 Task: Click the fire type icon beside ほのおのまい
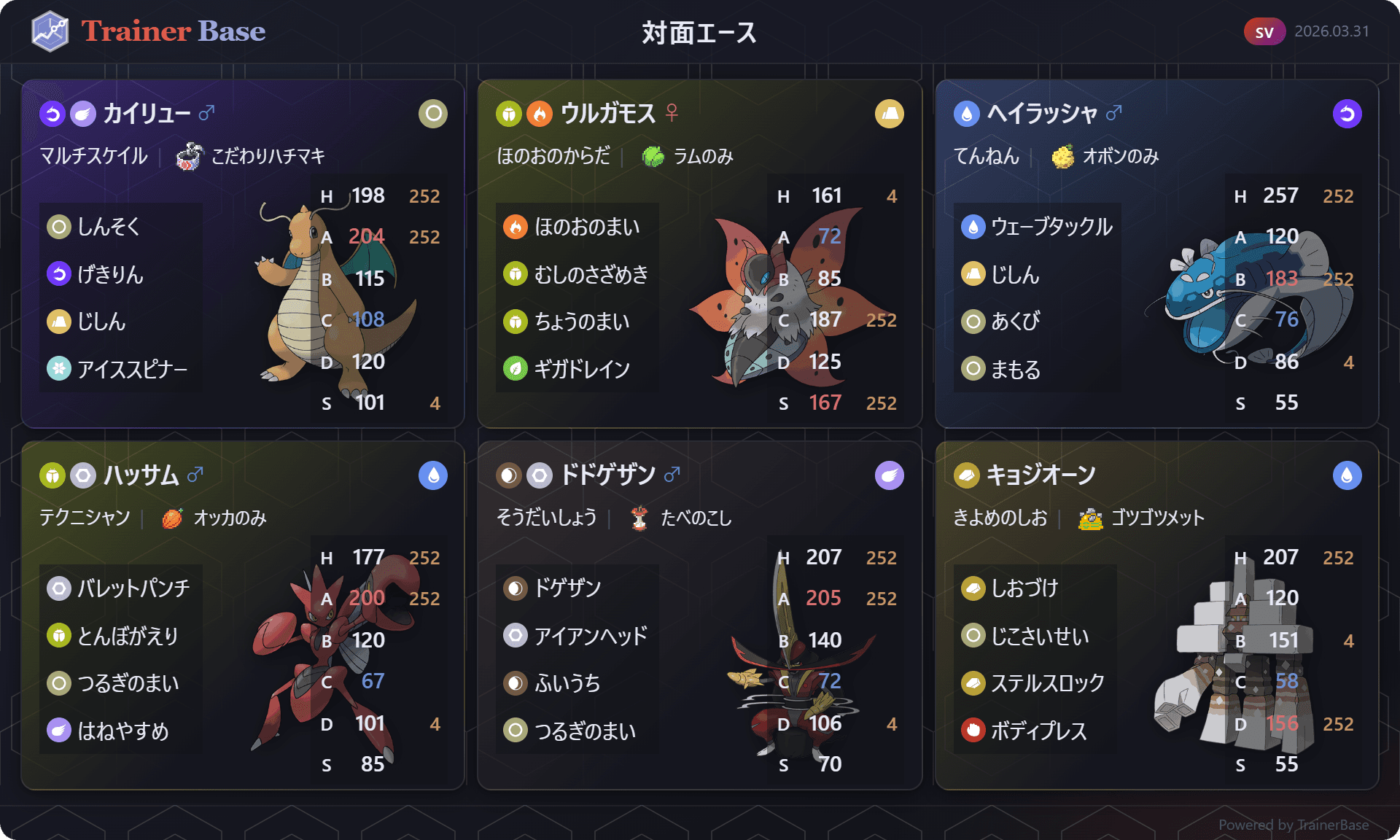pos(518,227)
